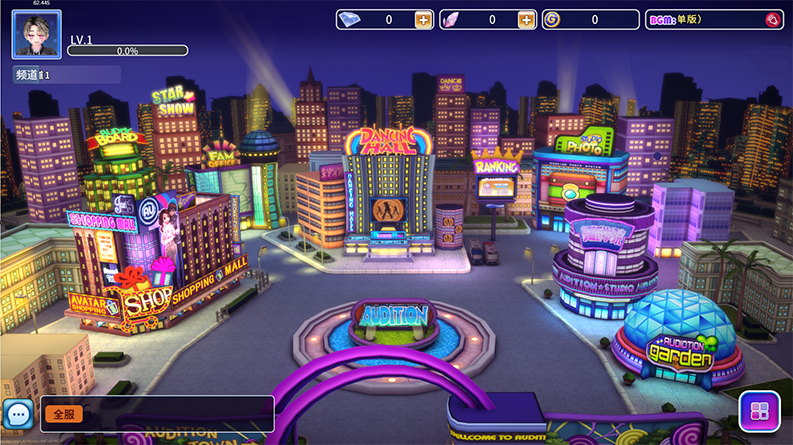
Task: Open the channel 频道 1 selector
Action: coord(66,75)
